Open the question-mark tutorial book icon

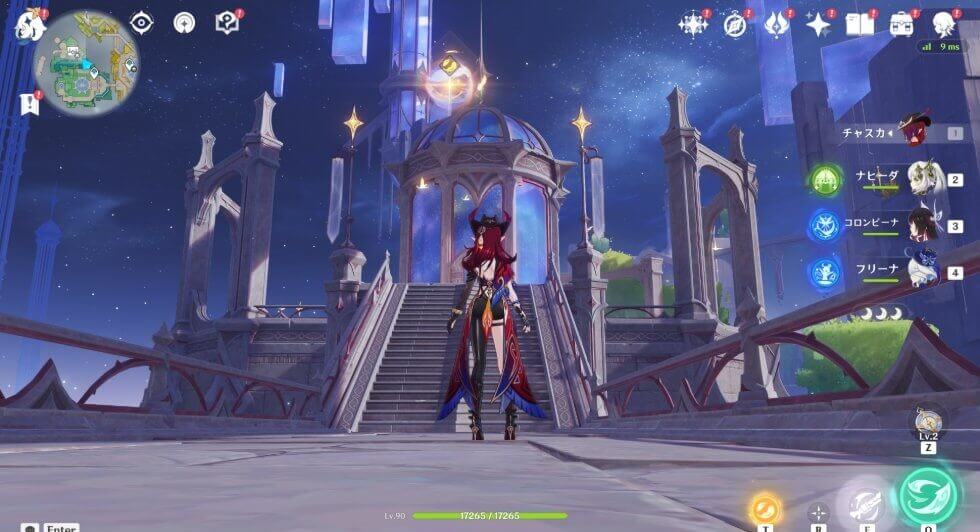pyautogui.click(x=227, y=22)
